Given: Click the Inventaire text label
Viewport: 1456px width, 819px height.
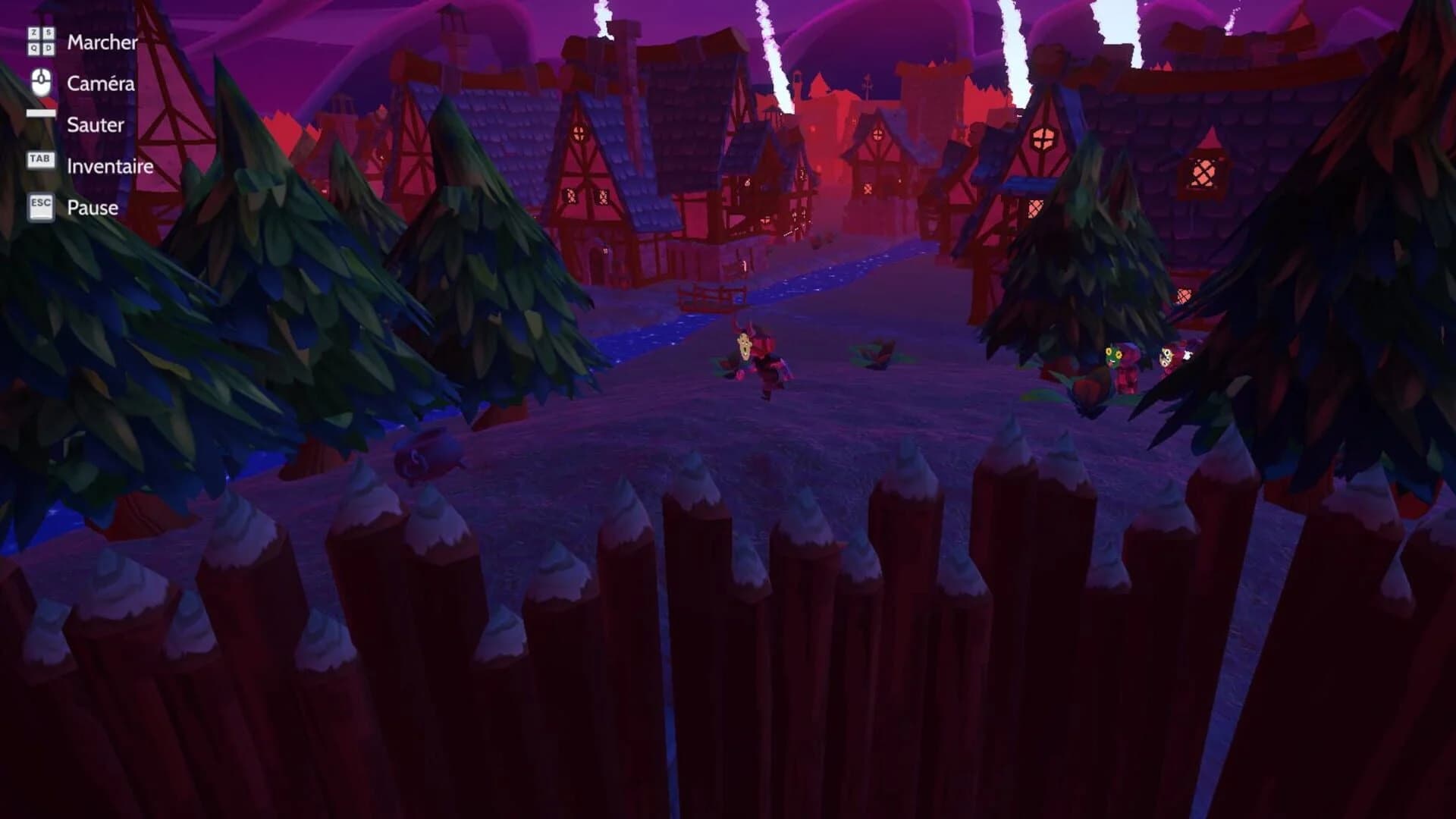Looking at the screenshot, I should pos(109,166).
